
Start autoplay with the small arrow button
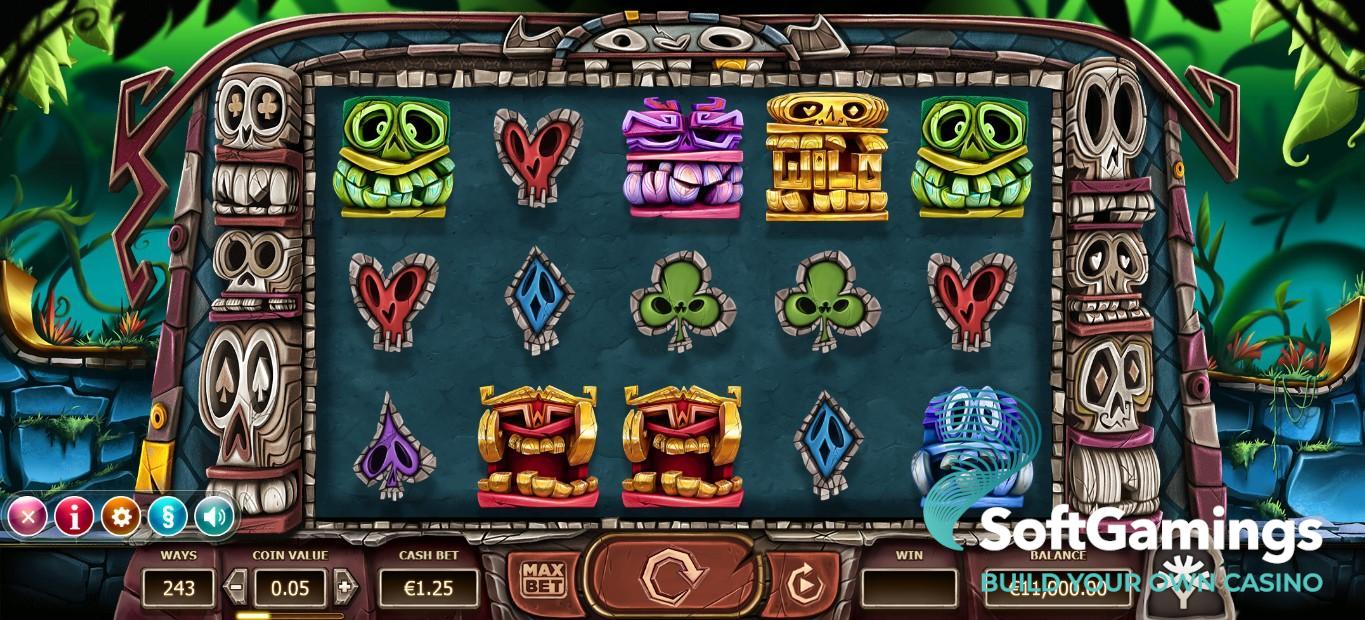click(800, 582)
